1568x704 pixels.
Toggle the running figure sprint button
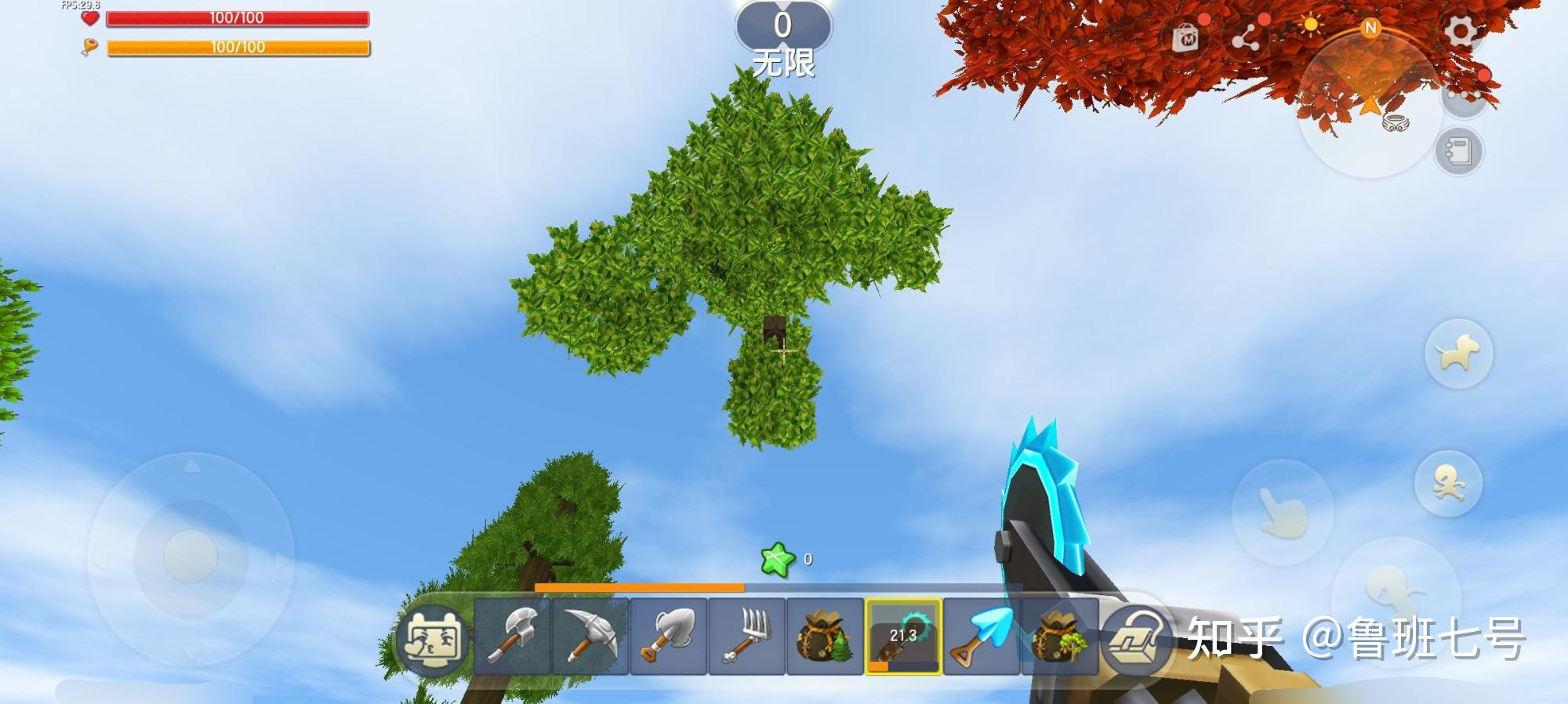1448,483
